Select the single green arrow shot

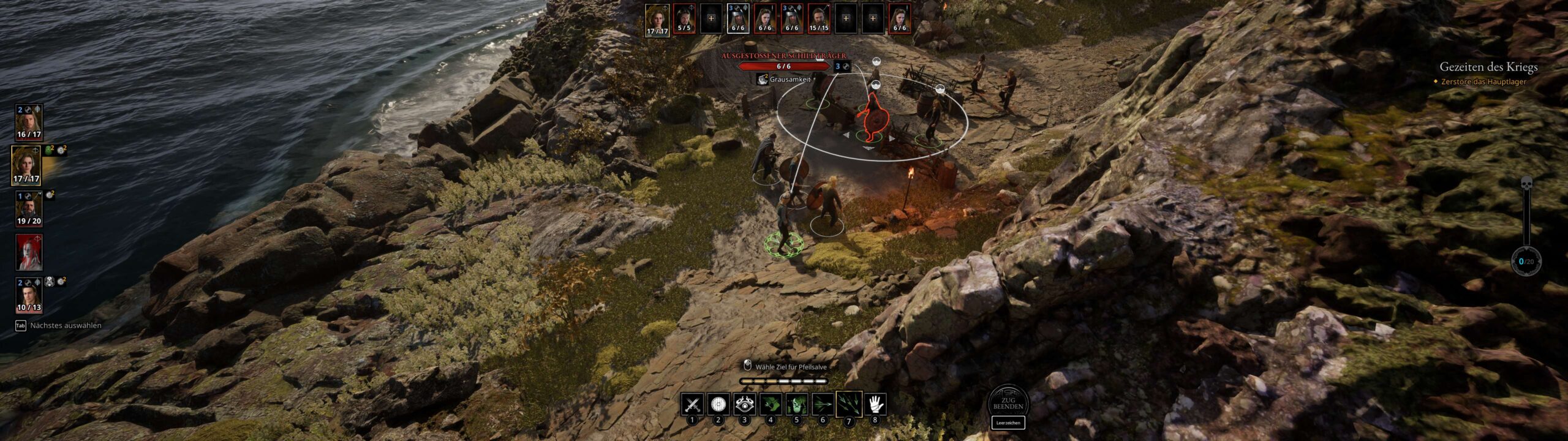coord(823,404)
